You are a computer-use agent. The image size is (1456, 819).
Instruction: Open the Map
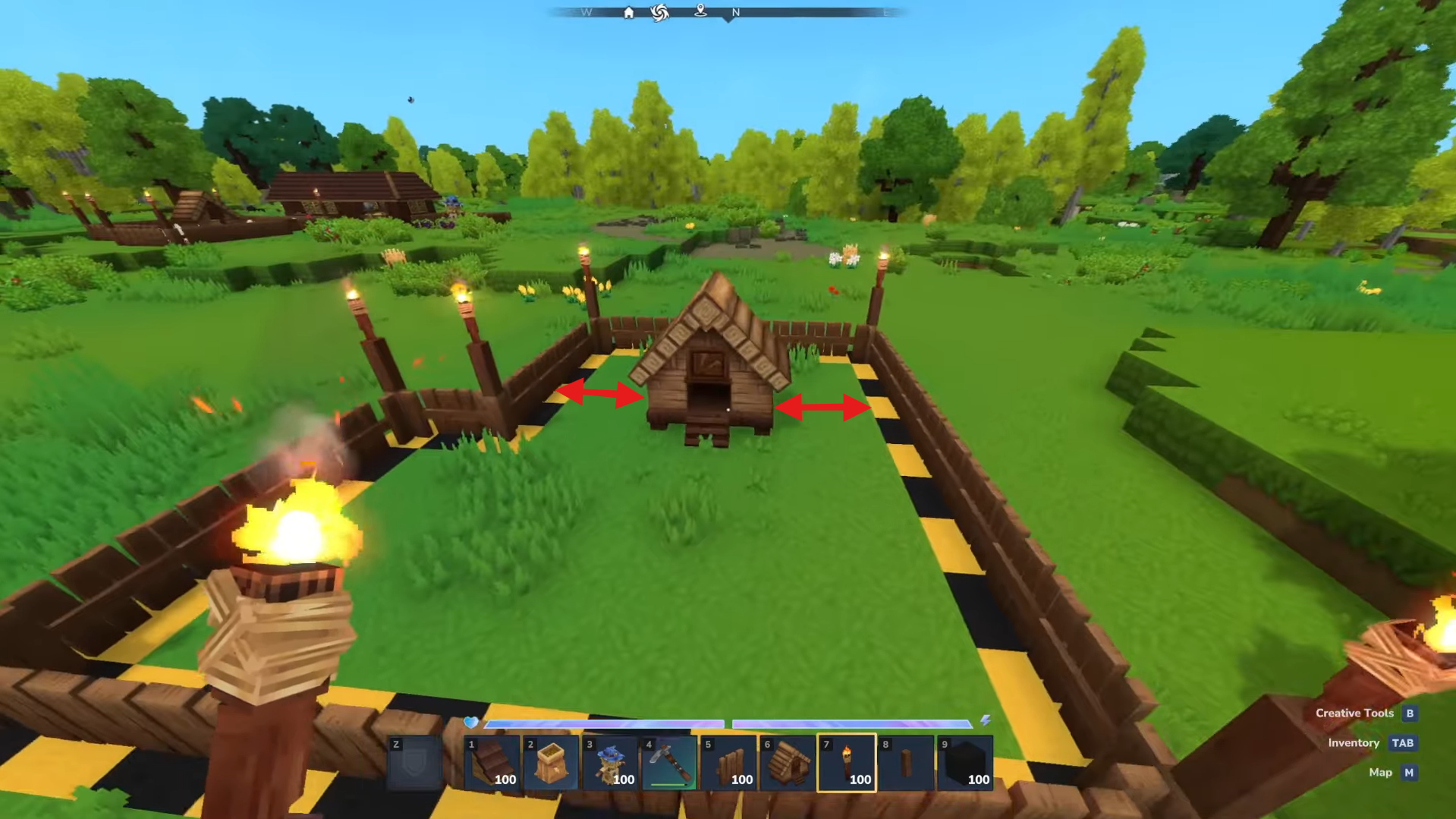[x=1382, y=772]
